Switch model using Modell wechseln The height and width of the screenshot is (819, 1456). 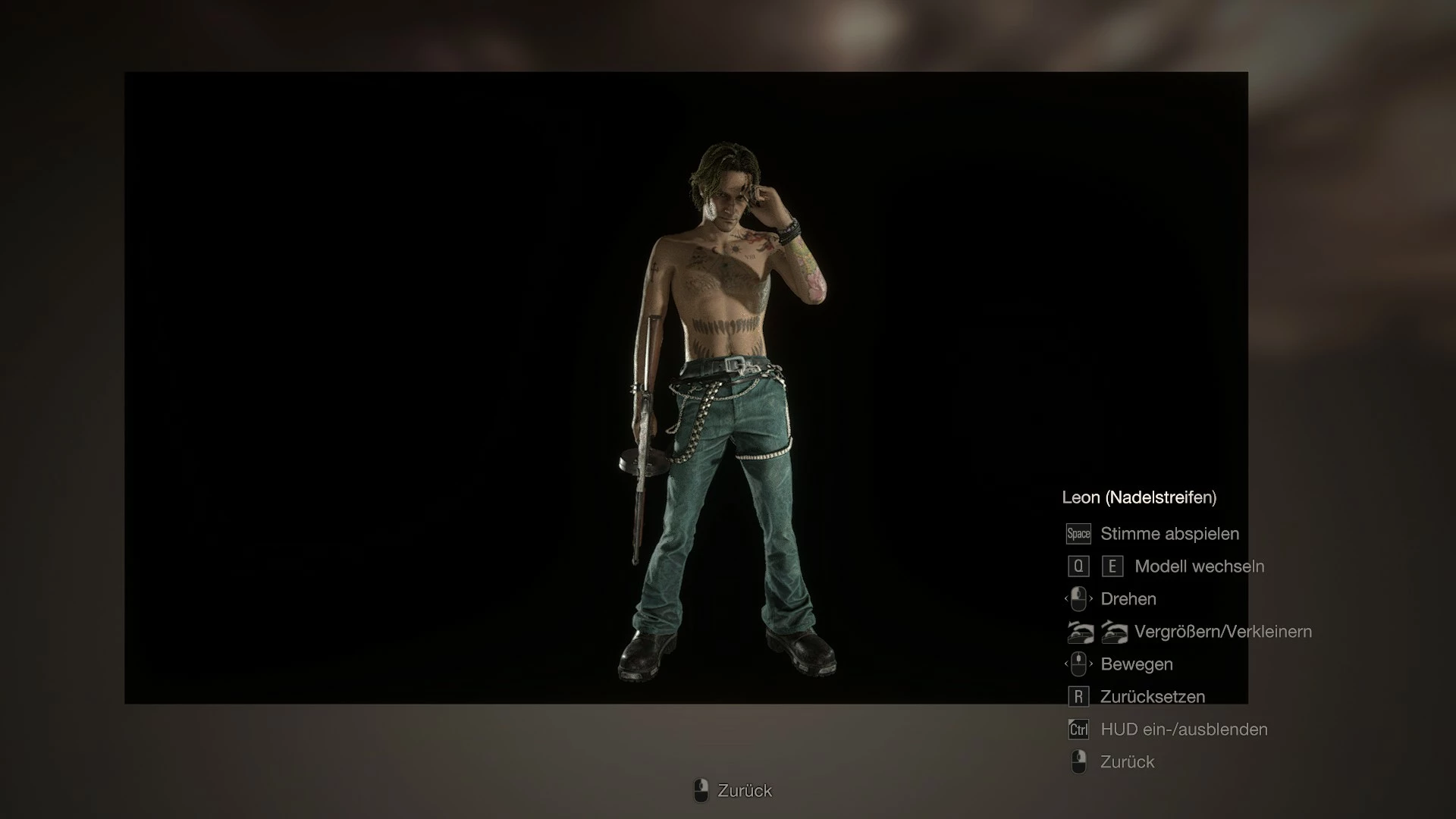click(x=1198, y=566)
